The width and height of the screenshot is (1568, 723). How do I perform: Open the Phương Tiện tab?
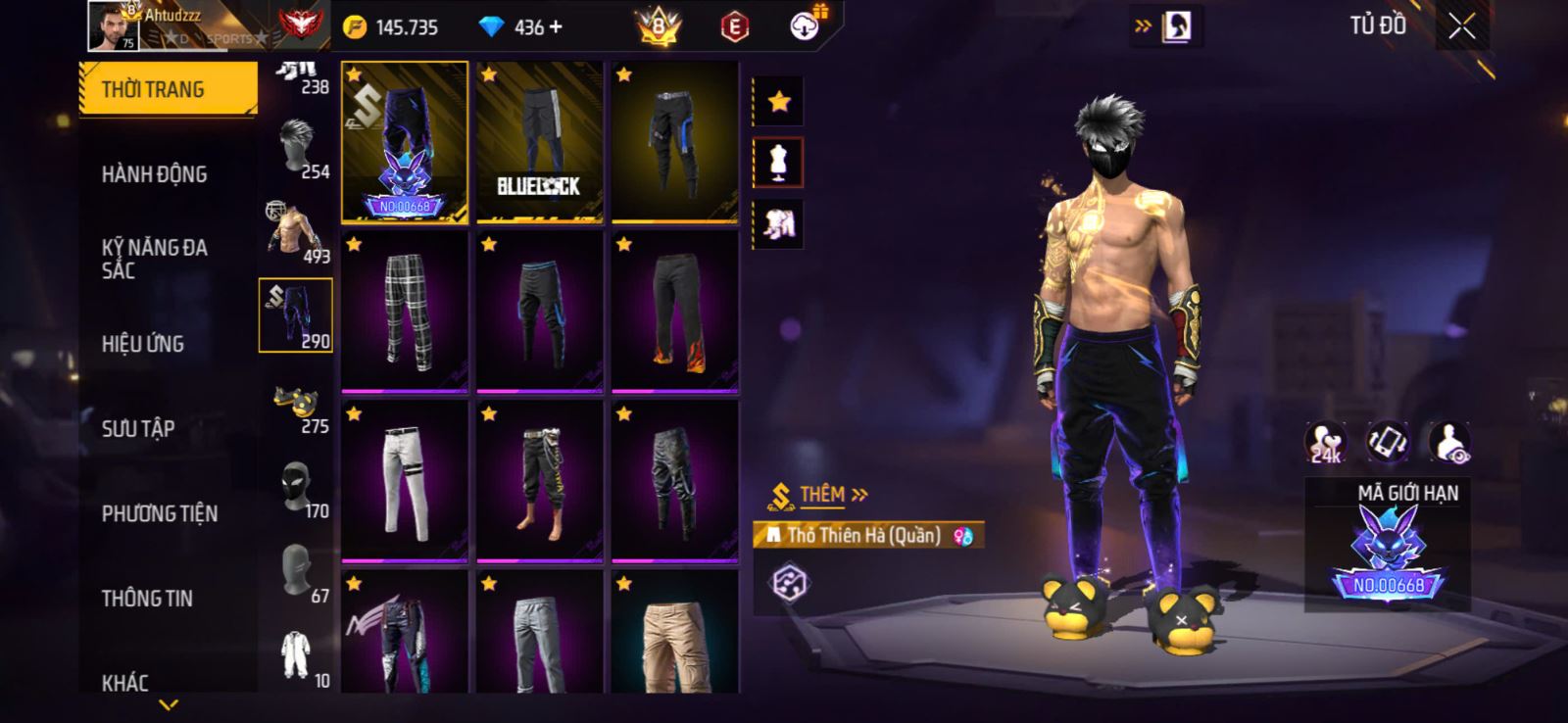click(160, 513)
